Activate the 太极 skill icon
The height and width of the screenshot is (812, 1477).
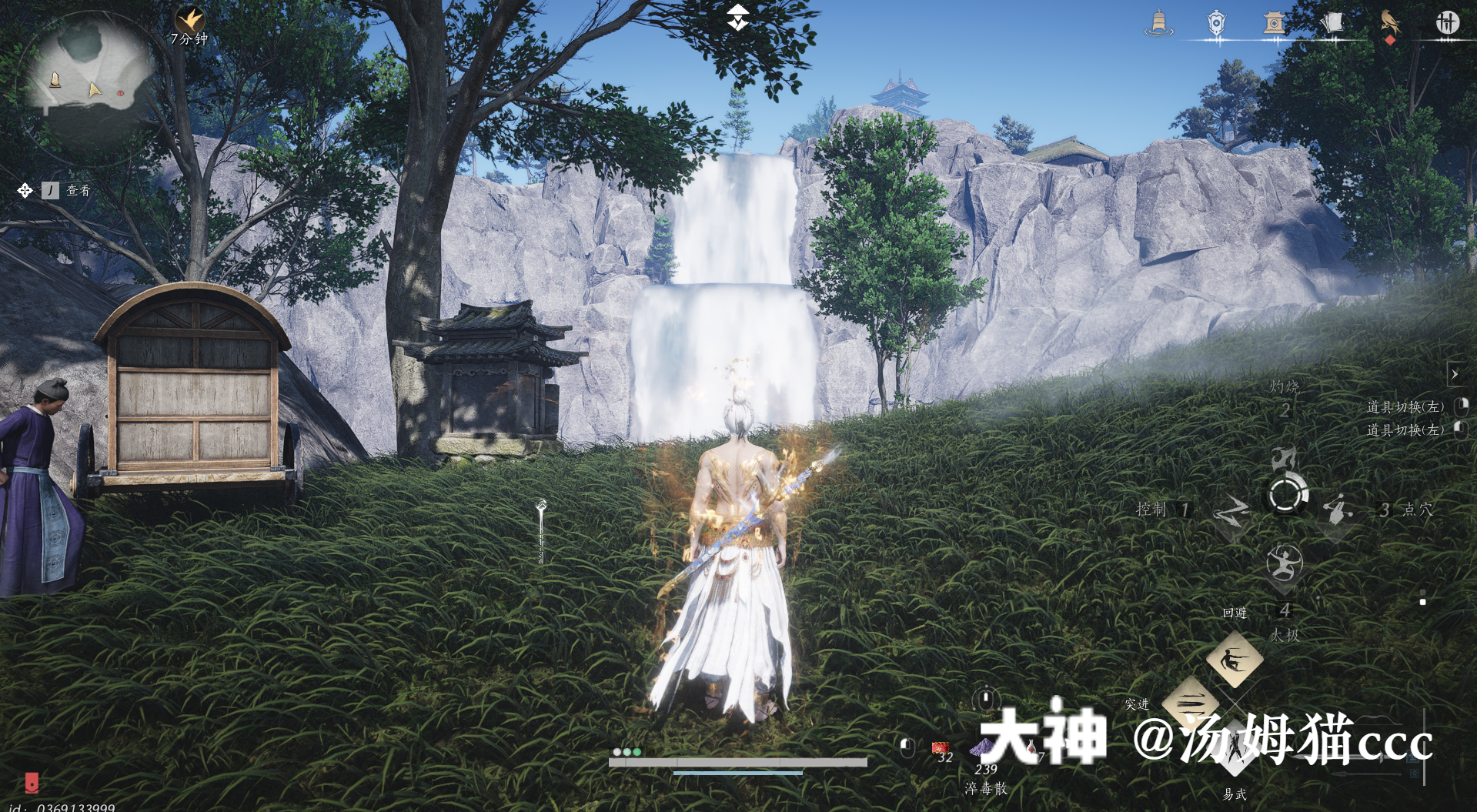[1284, 563]
